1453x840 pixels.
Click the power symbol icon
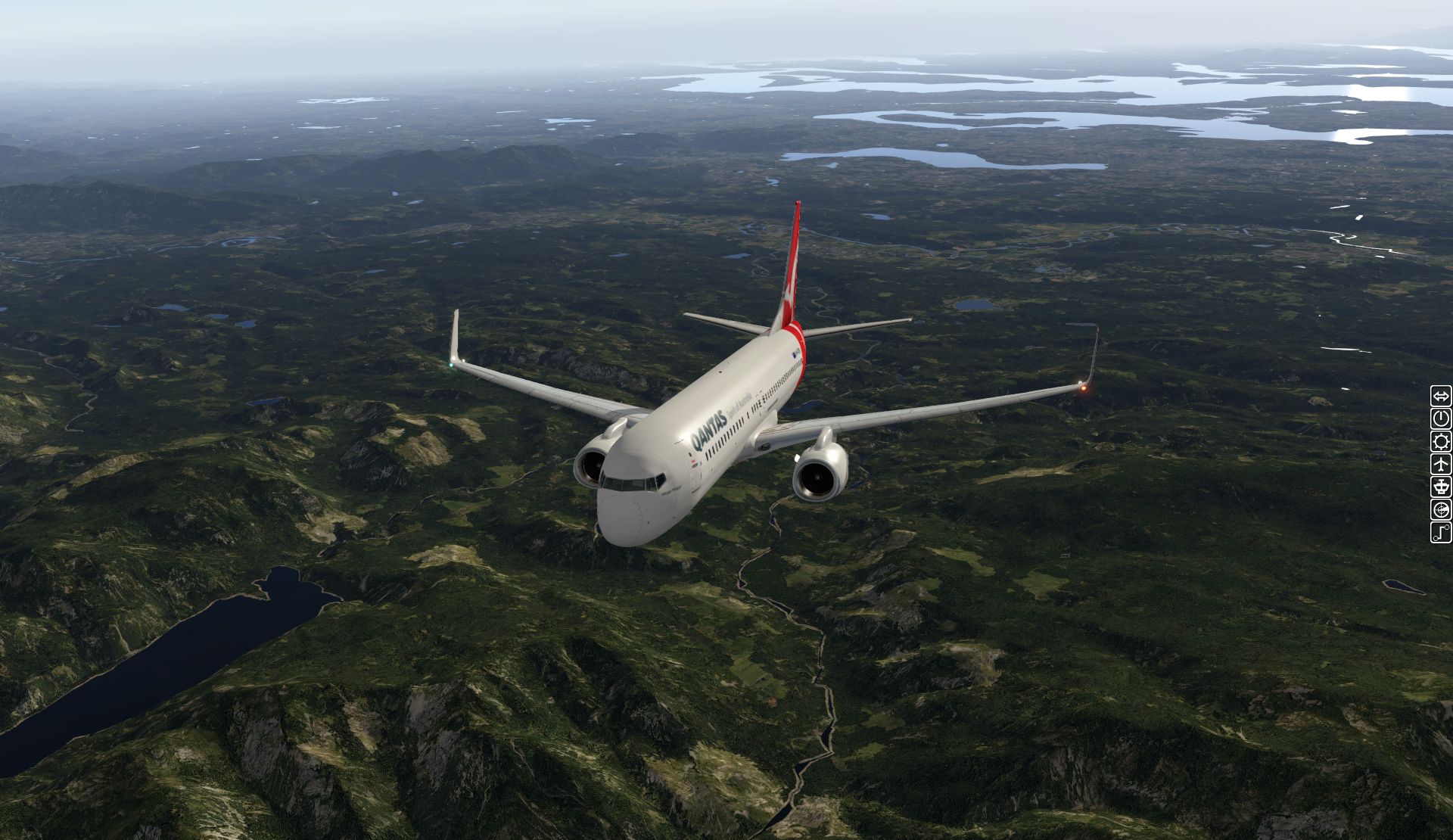(x=1441, y=419)
